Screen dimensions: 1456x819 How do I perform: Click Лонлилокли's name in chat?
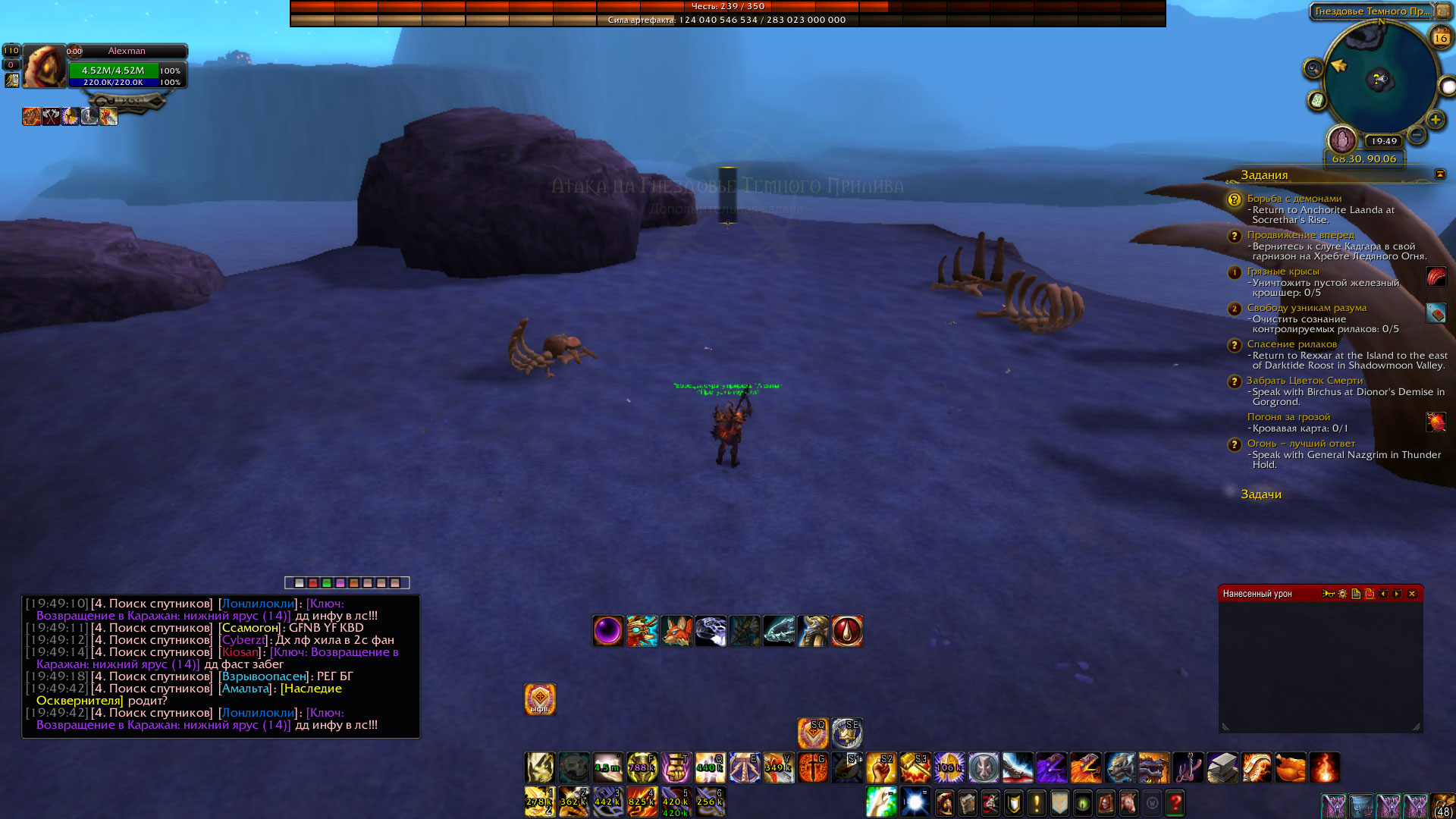[x=258, y=604]
